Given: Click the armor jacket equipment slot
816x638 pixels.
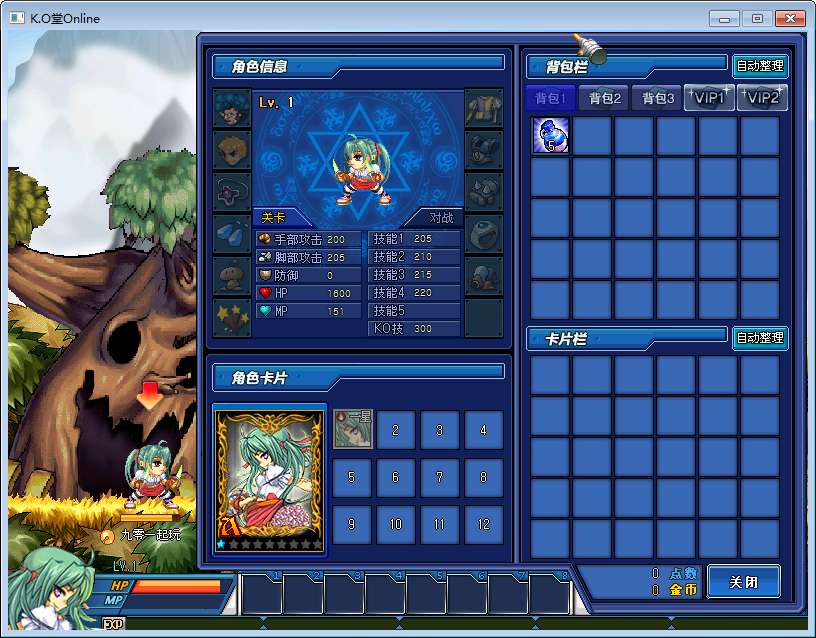Looking at the screenshot, I should [x=484, y=108].
